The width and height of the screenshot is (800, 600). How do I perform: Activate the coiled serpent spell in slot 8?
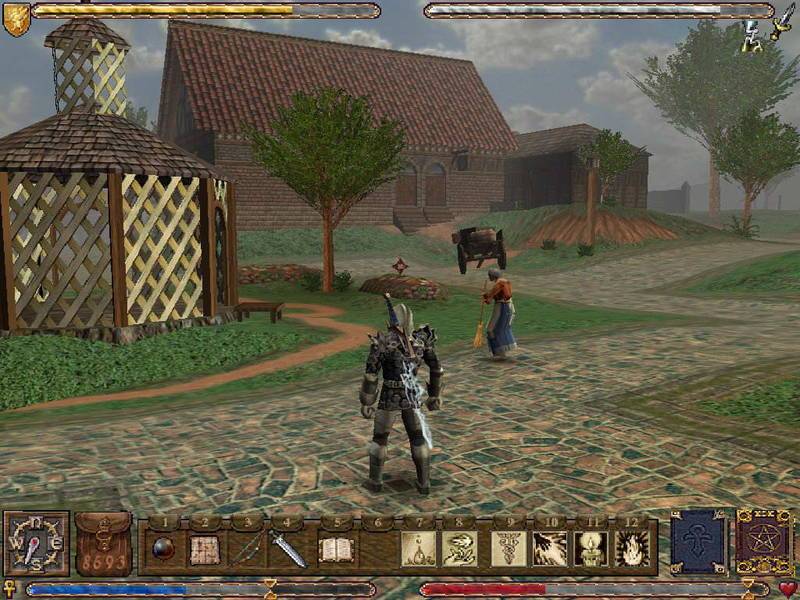click(460, 549)
